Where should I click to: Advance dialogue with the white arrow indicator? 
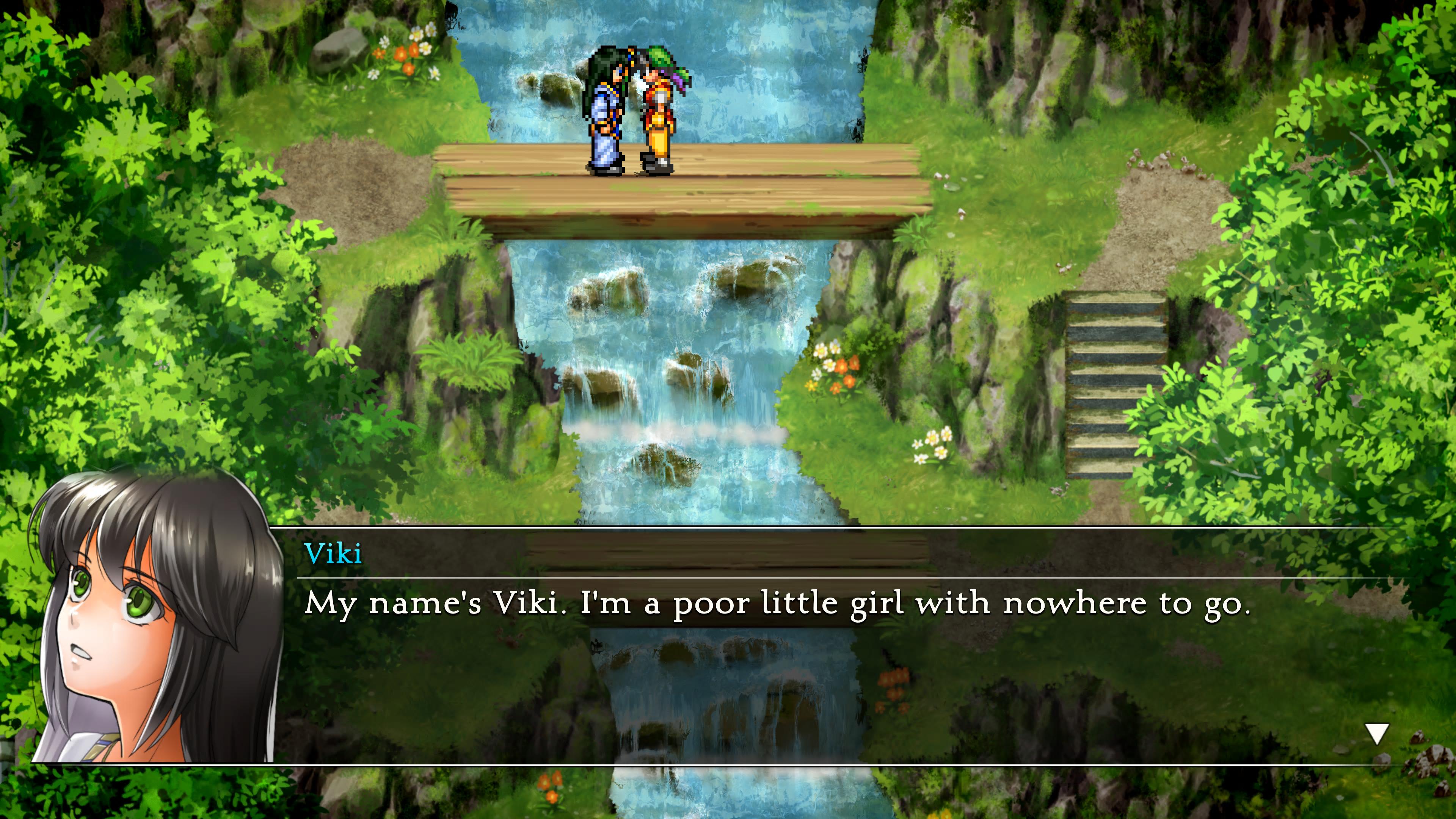click(x=1377, y=734)
